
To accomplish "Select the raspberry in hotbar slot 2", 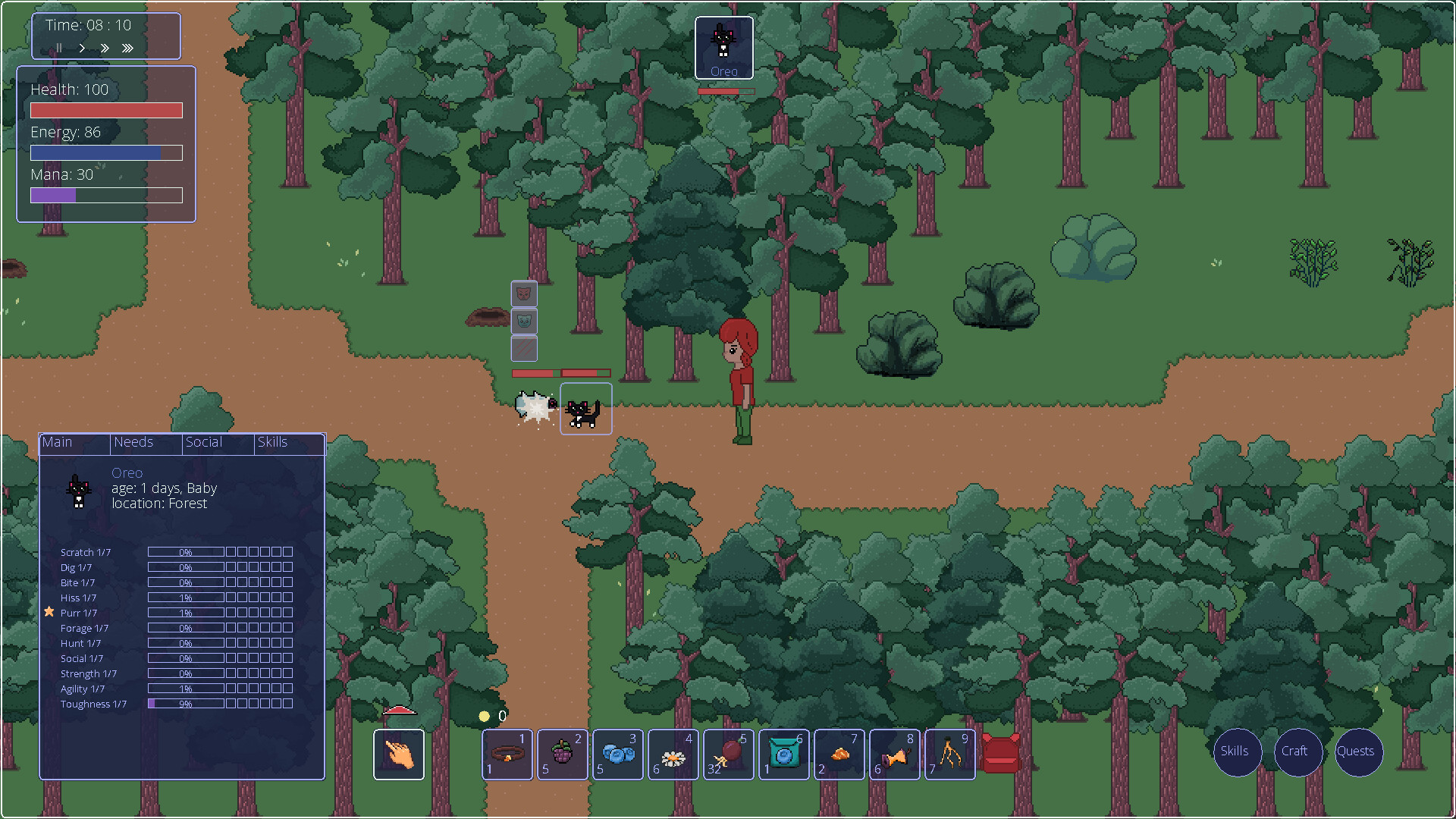I will pos(562,755).
